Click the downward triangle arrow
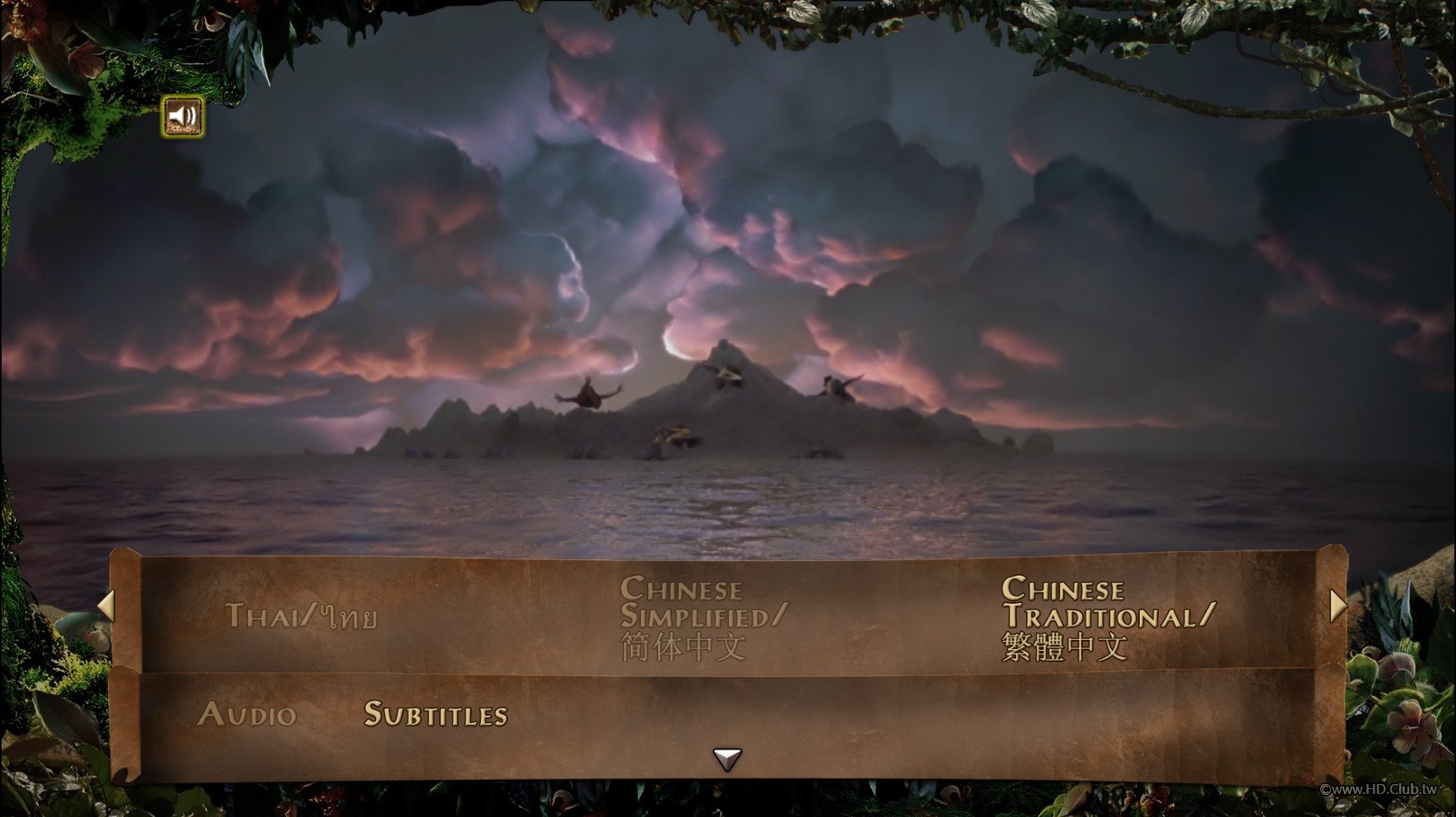 727,759
